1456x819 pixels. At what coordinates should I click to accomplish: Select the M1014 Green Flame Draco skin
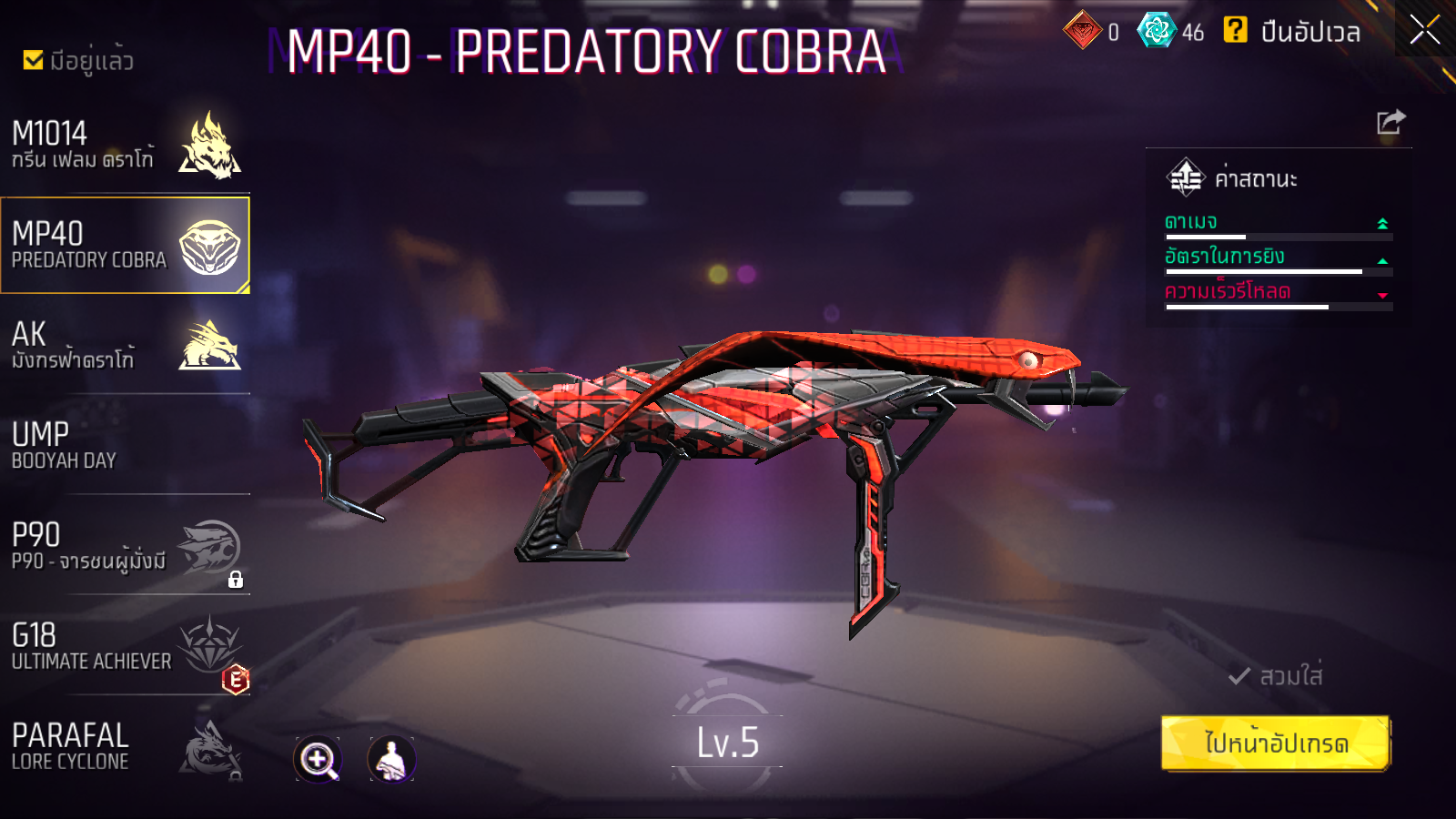pos(126,146)
